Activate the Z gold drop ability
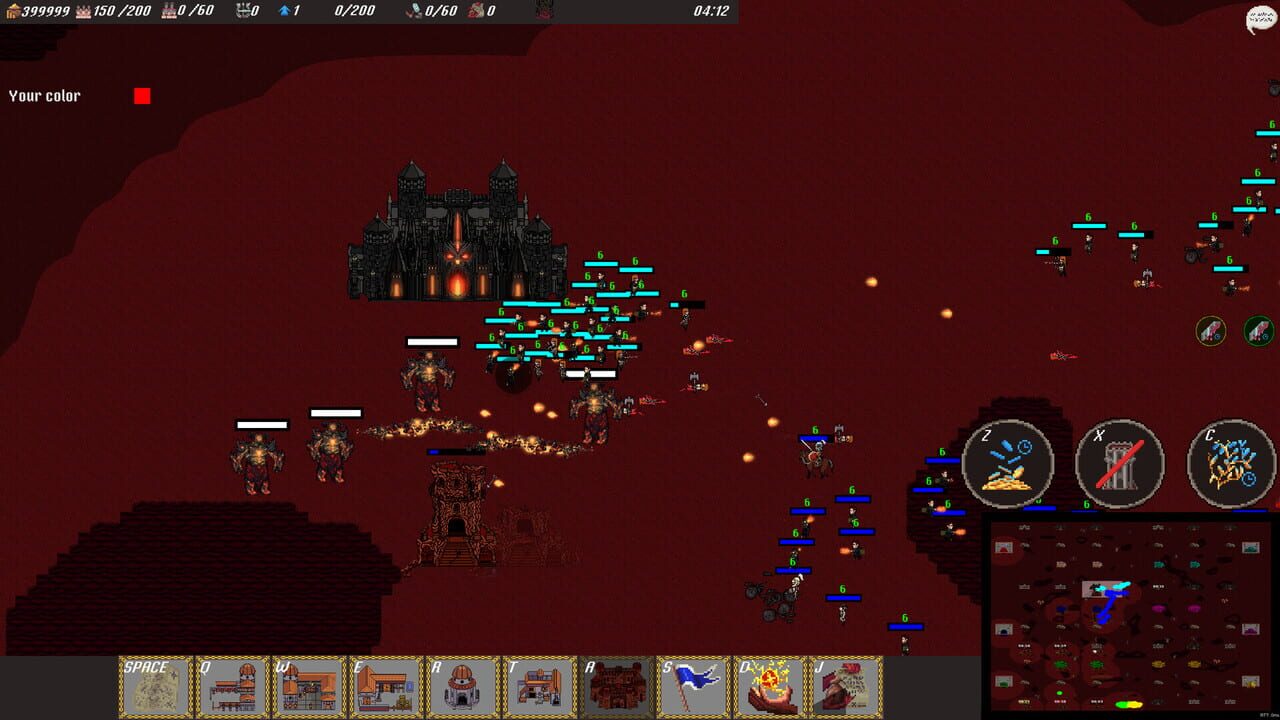The width and height of the screenshot is (1280, 720). (1009, 466)
